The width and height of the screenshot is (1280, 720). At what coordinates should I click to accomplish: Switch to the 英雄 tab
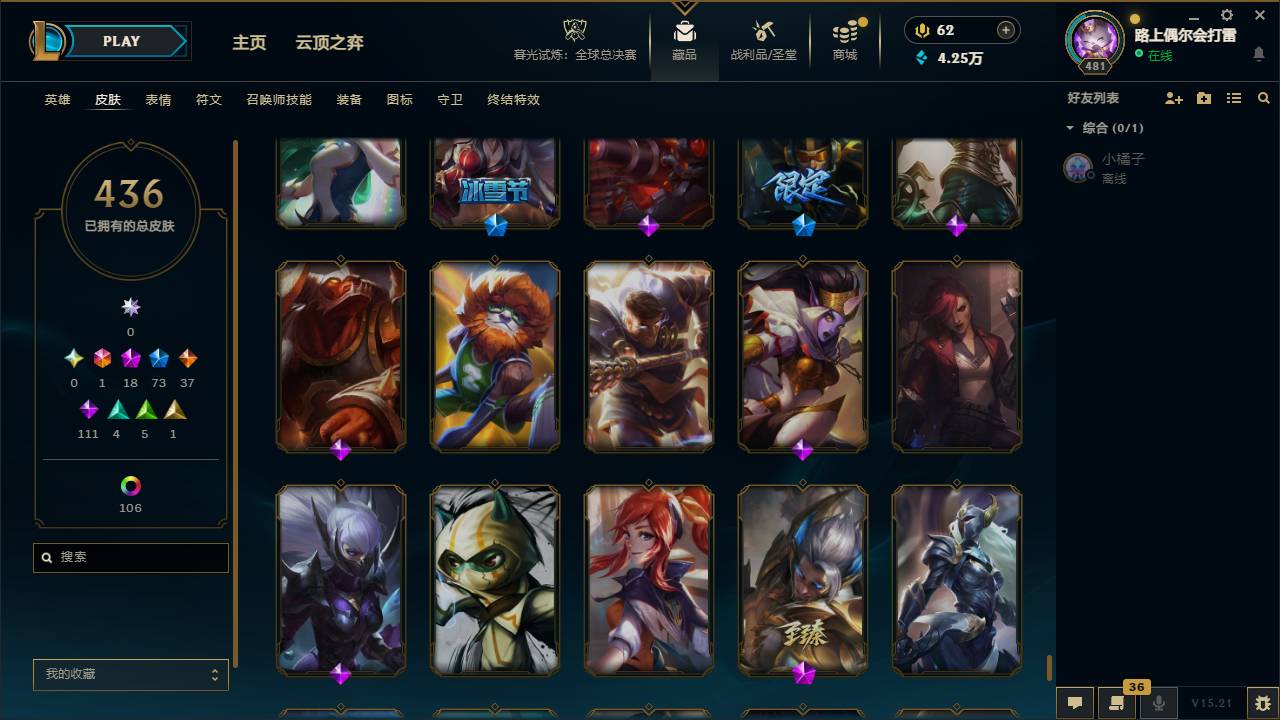57,100
